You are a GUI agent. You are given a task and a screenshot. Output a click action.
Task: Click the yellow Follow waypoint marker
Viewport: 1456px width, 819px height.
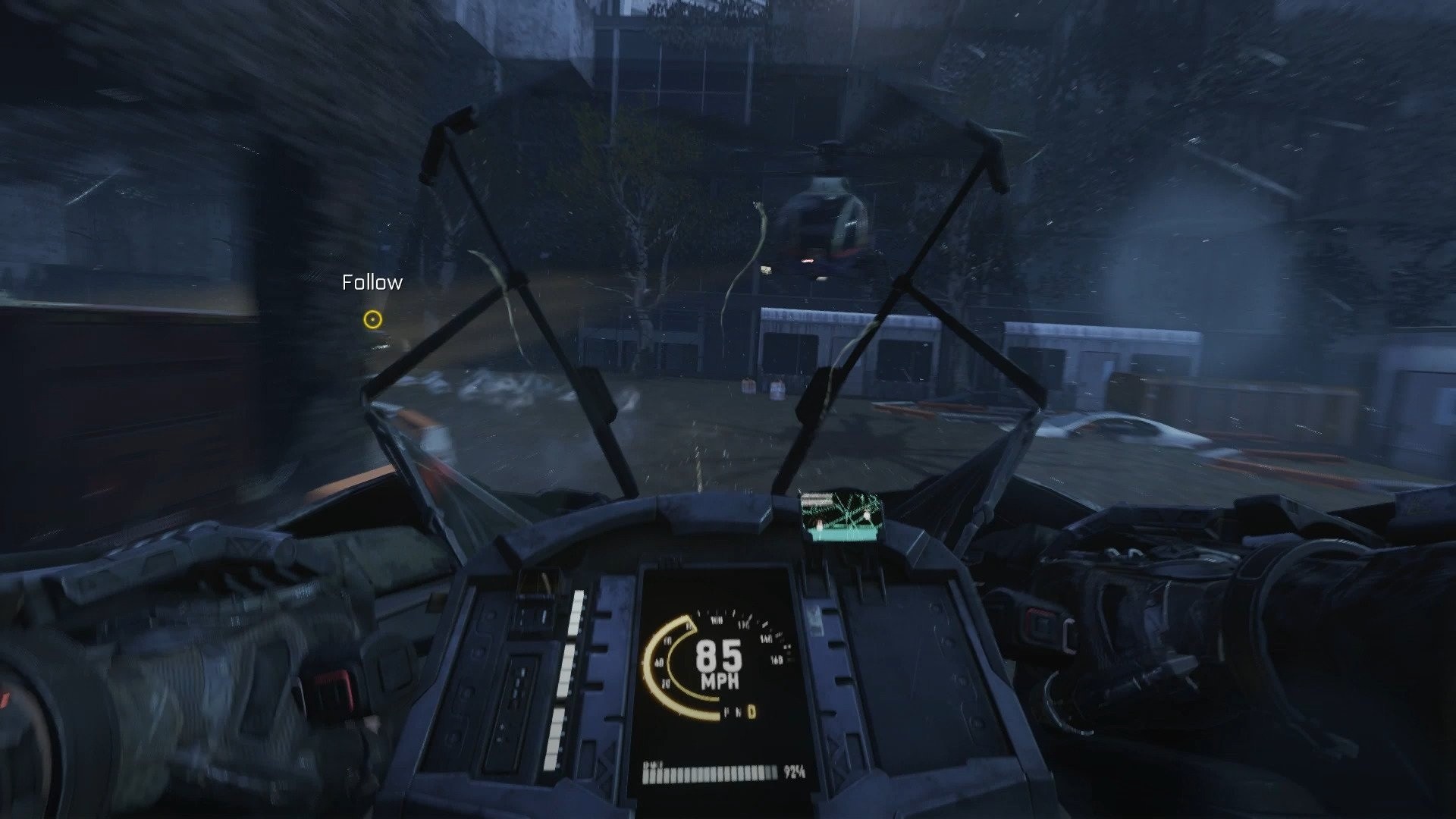click(x=372, y=320)
